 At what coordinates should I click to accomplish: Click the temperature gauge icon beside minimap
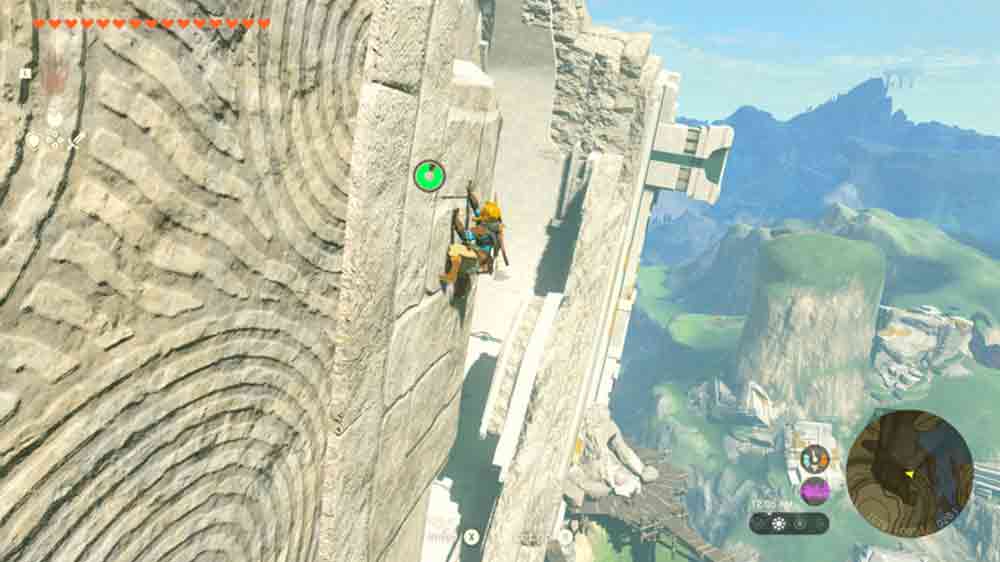click(x=814, y=459)
